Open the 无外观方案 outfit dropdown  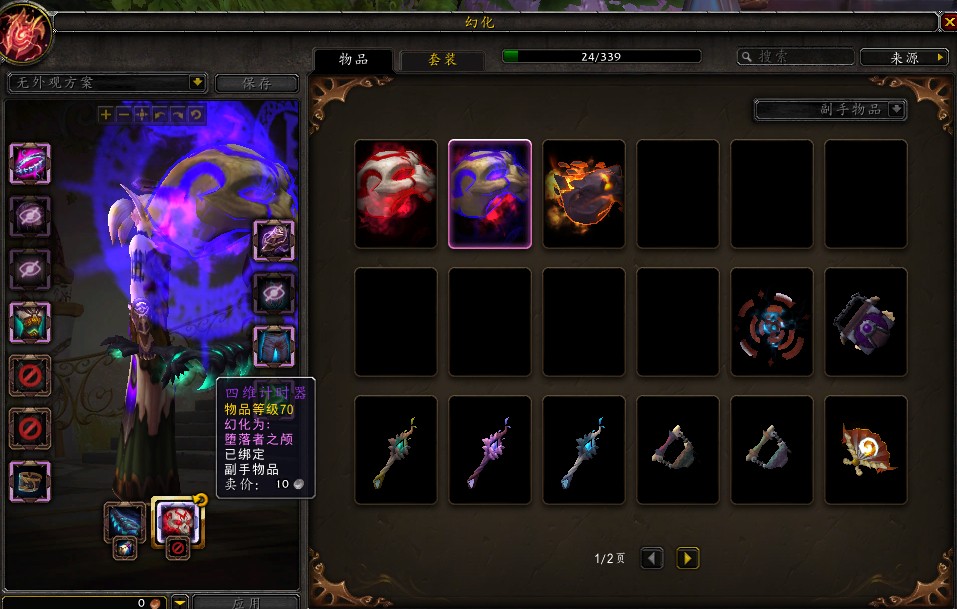(106, 82)
